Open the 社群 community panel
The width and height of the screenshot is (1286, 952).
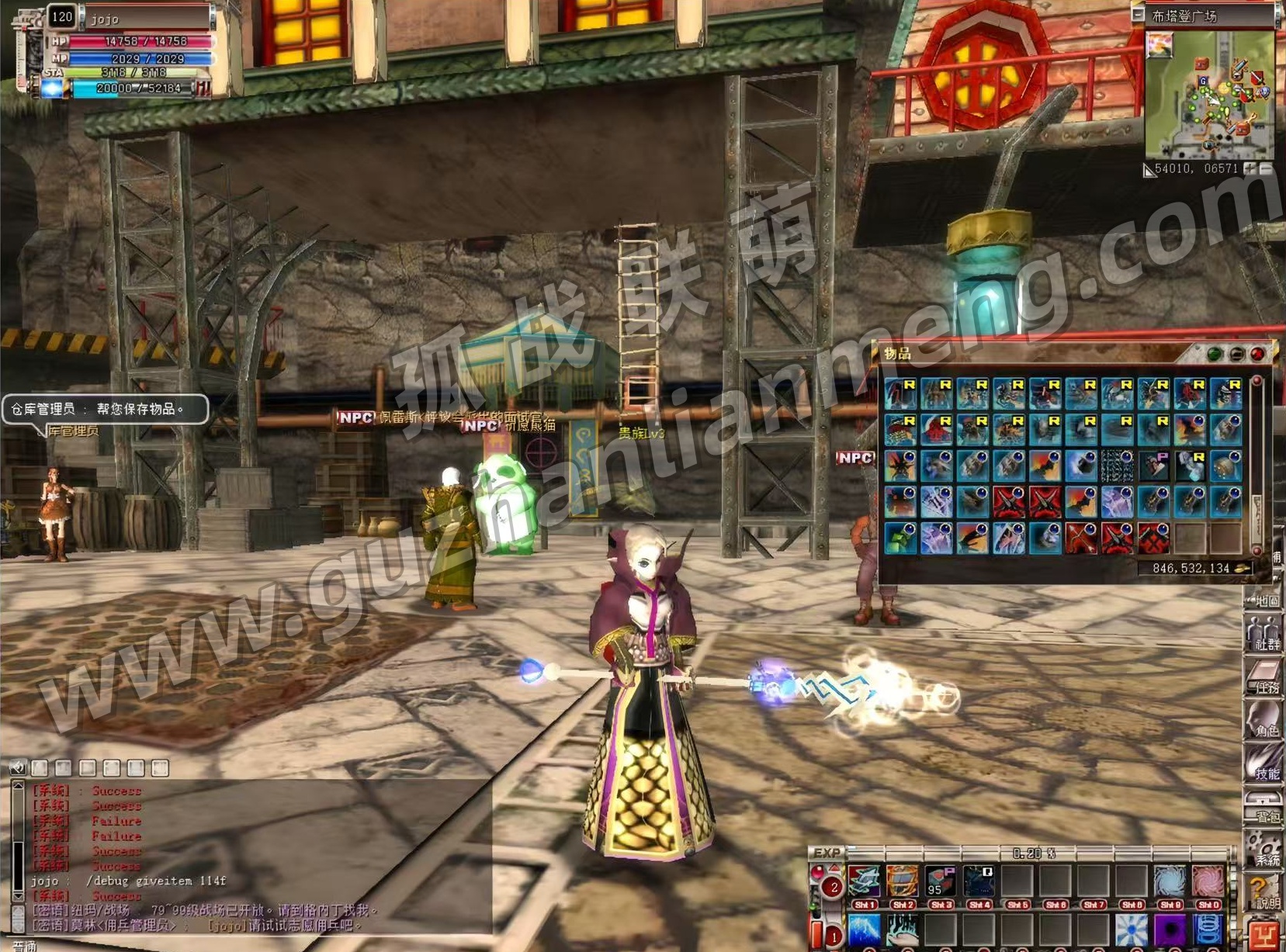click(x=1265, y=633)
